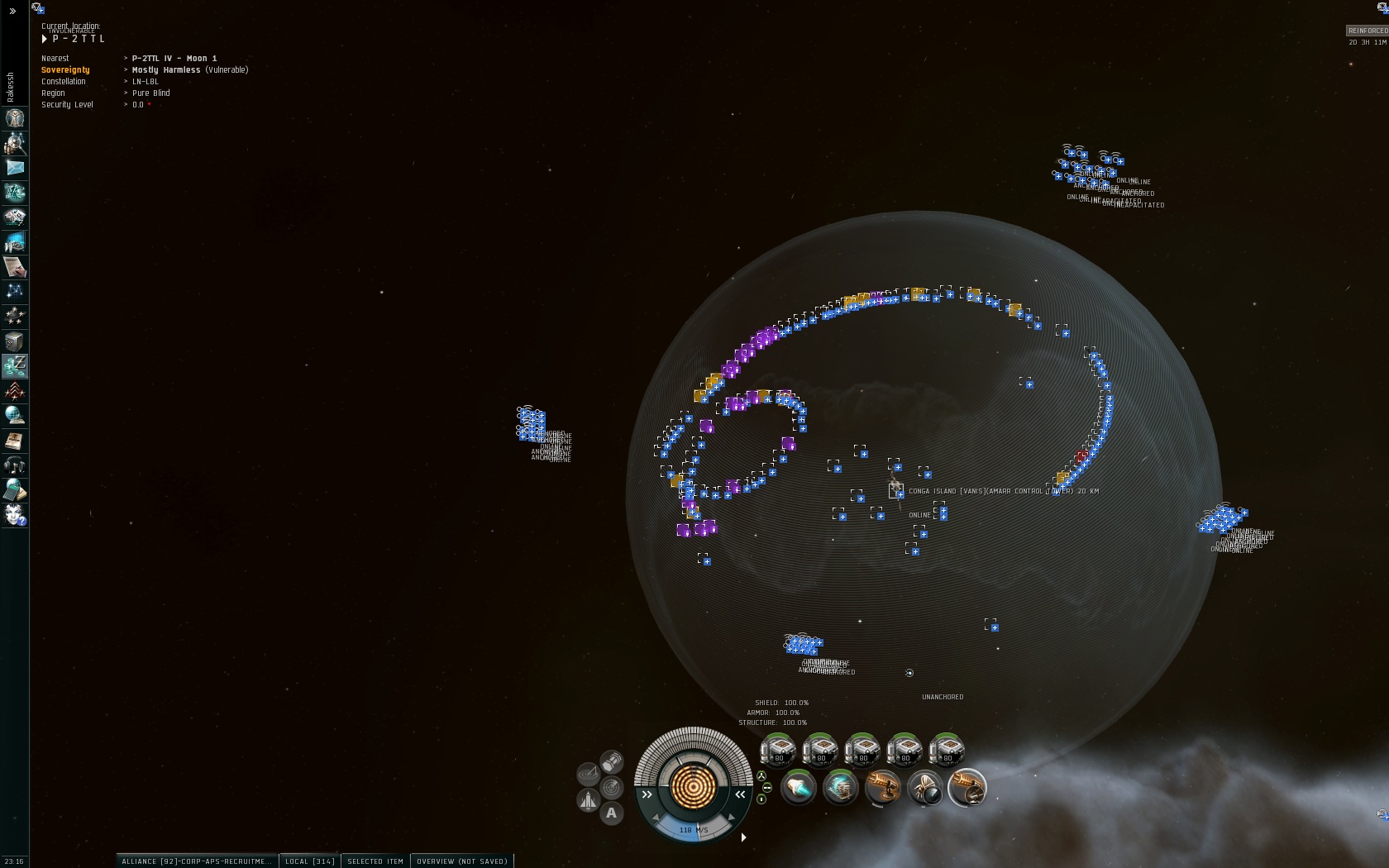The width and height of the screenshot is (1389, 868).
Task: Open the Alliance chat channel tab
Action: pyautogui.click(x=196, y=861)
